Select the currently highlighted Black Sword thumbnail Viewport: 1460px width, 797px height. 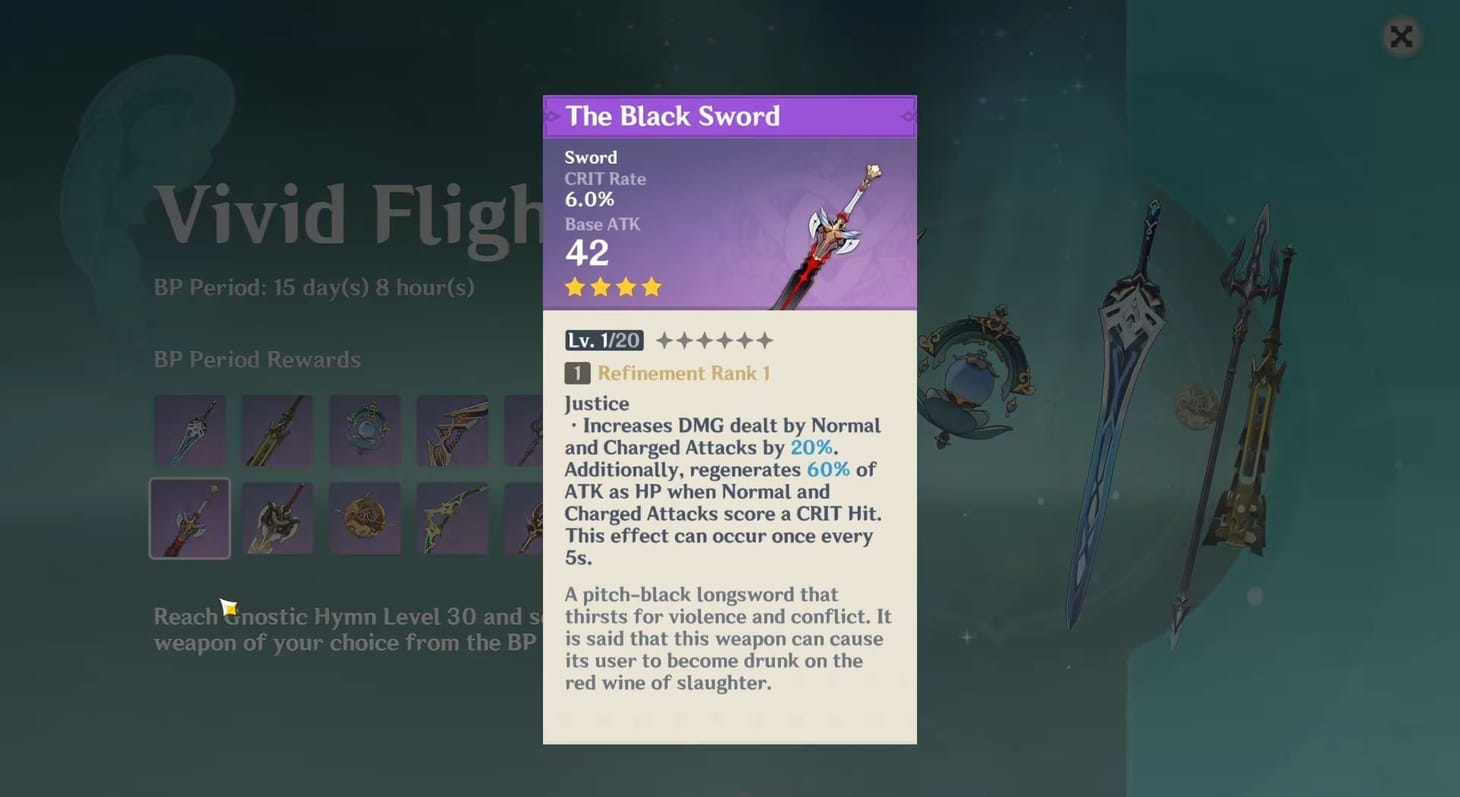tap(190, 517)
